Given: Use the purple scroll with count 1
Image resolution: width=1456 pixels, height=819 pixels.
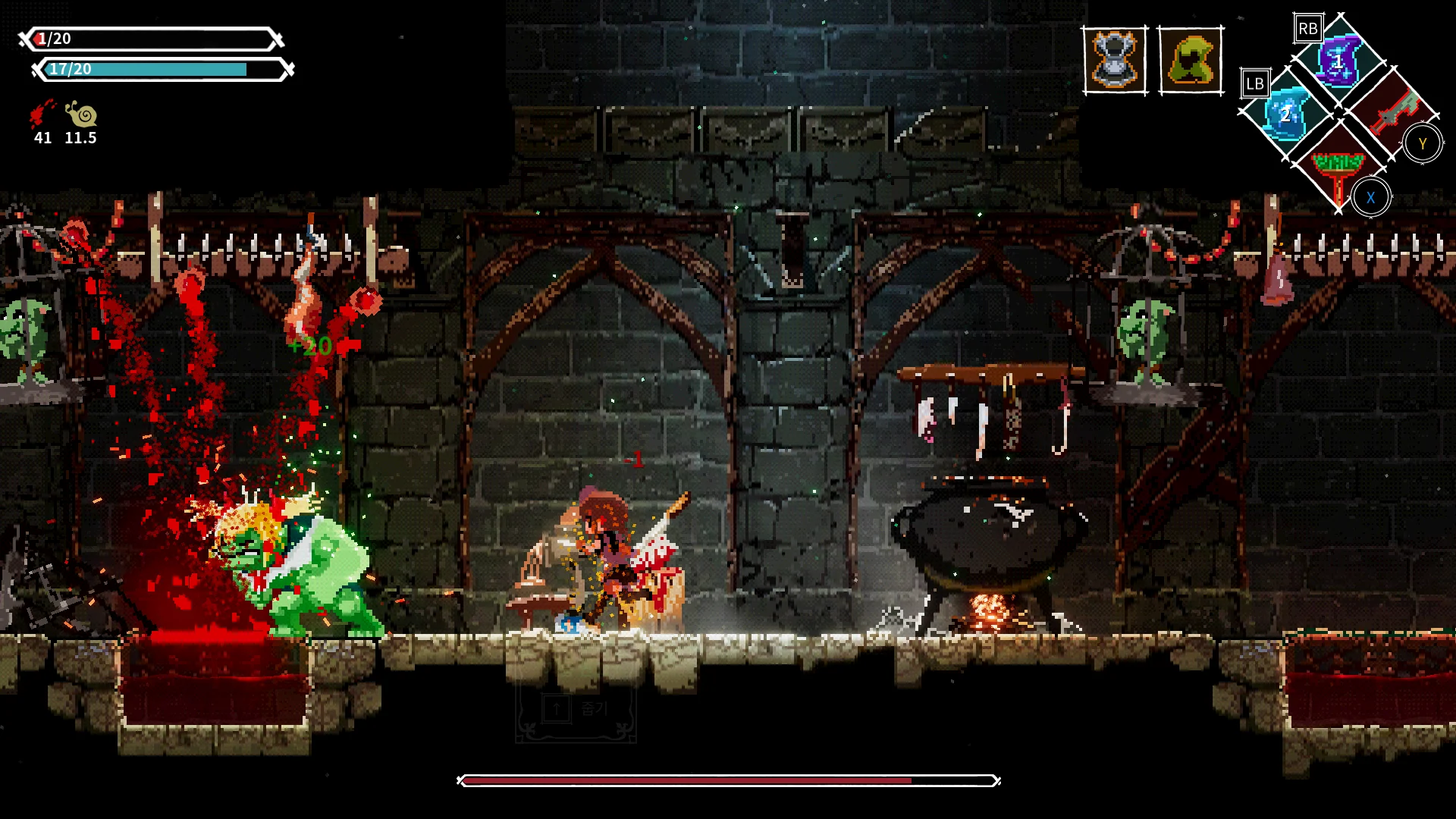Looking at the screenshot, I should coord(1338,61).
